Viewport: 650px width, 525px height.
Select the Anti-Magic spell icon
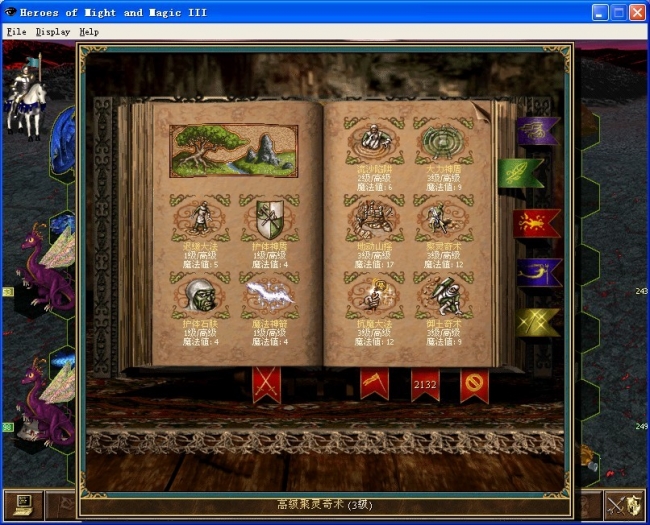[x=374, y=294]
